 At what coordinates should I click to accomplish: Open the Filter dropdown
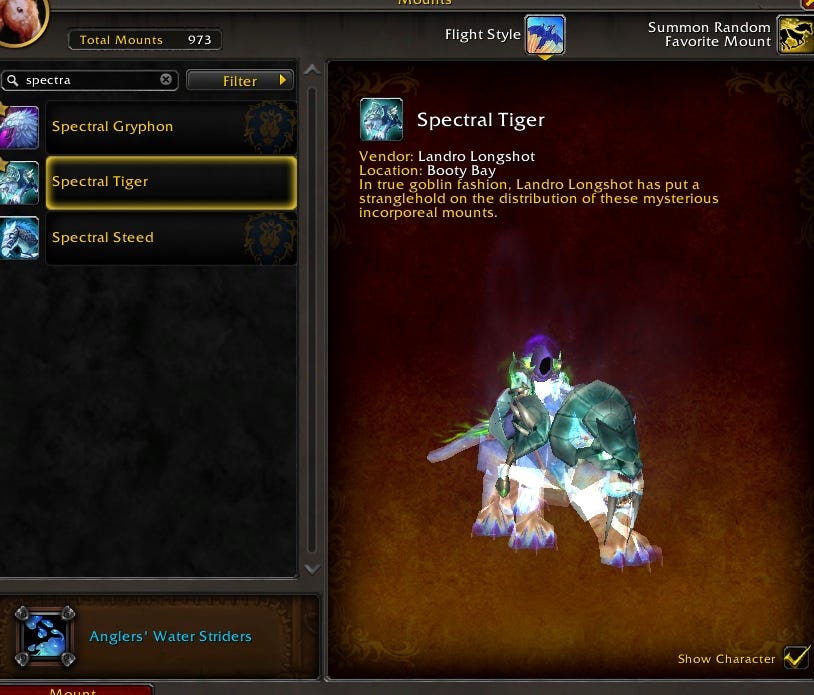240,80
